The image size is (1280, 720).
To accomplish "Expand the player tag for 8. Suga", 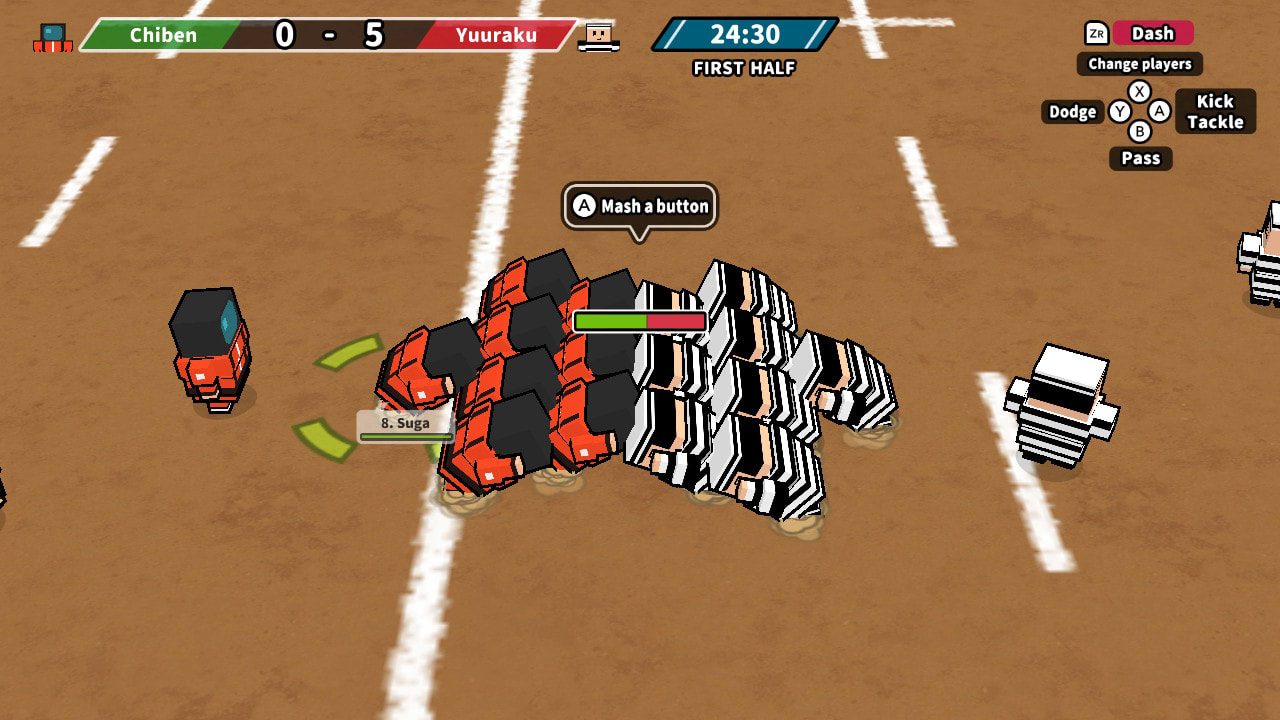I will [403, 423].
